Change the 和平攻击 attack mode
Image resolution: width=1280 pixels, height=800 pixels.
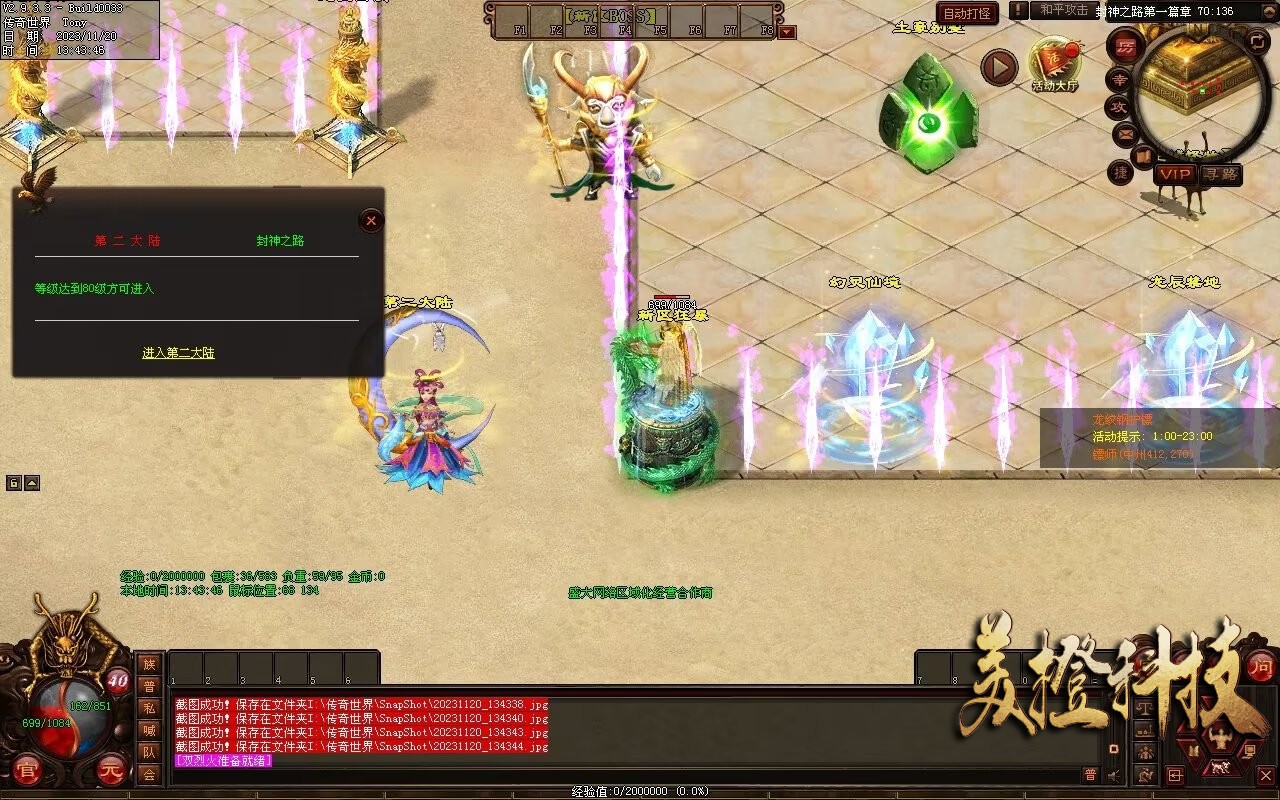[1064, 10]
